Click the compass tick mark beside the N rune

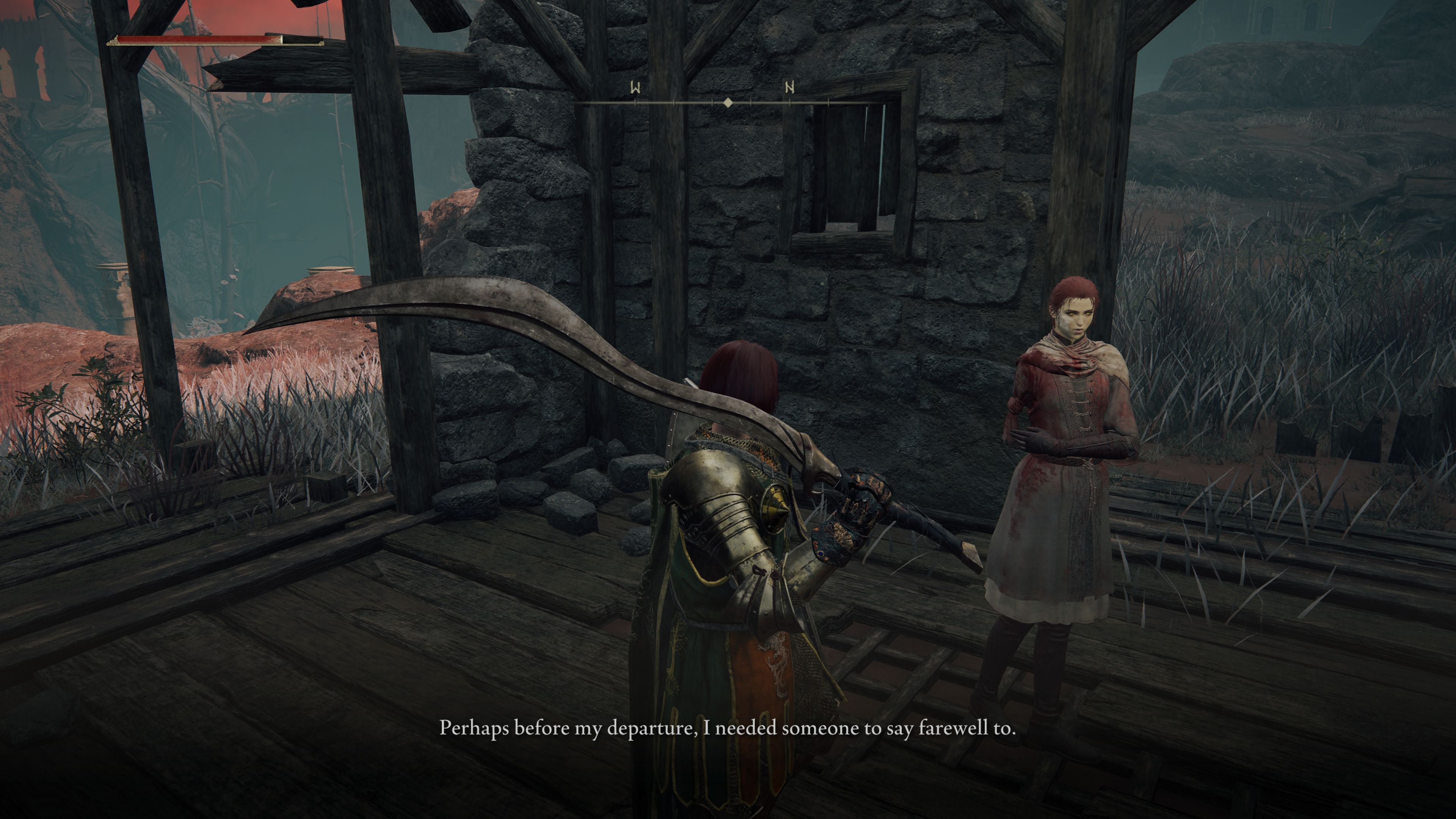click(789, 103)
